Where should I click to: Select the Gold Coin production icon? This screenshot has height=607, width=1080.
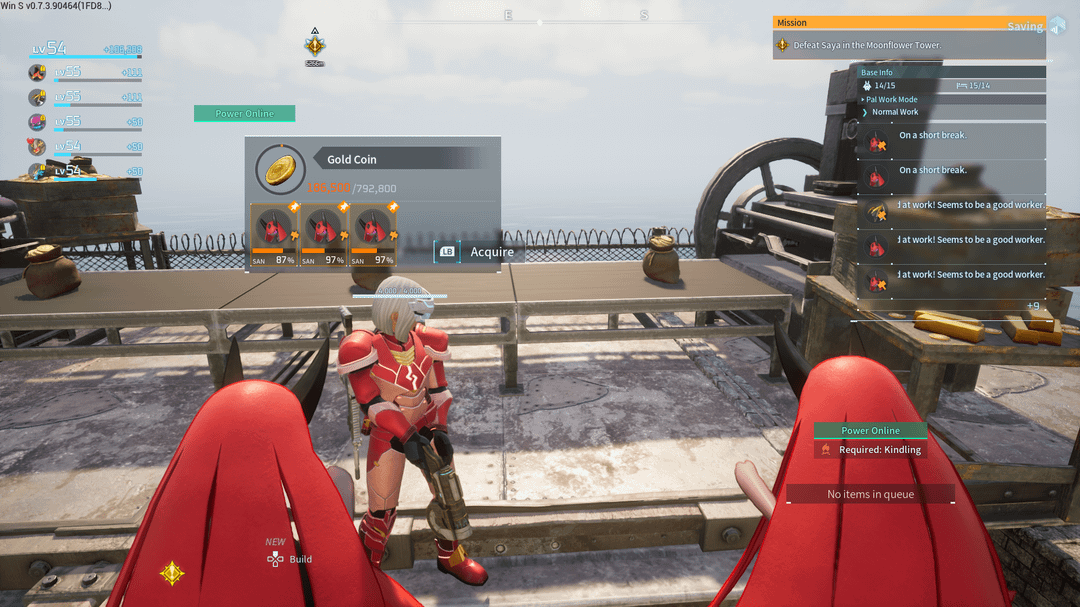pyautogui.click(x=280, y=169)
